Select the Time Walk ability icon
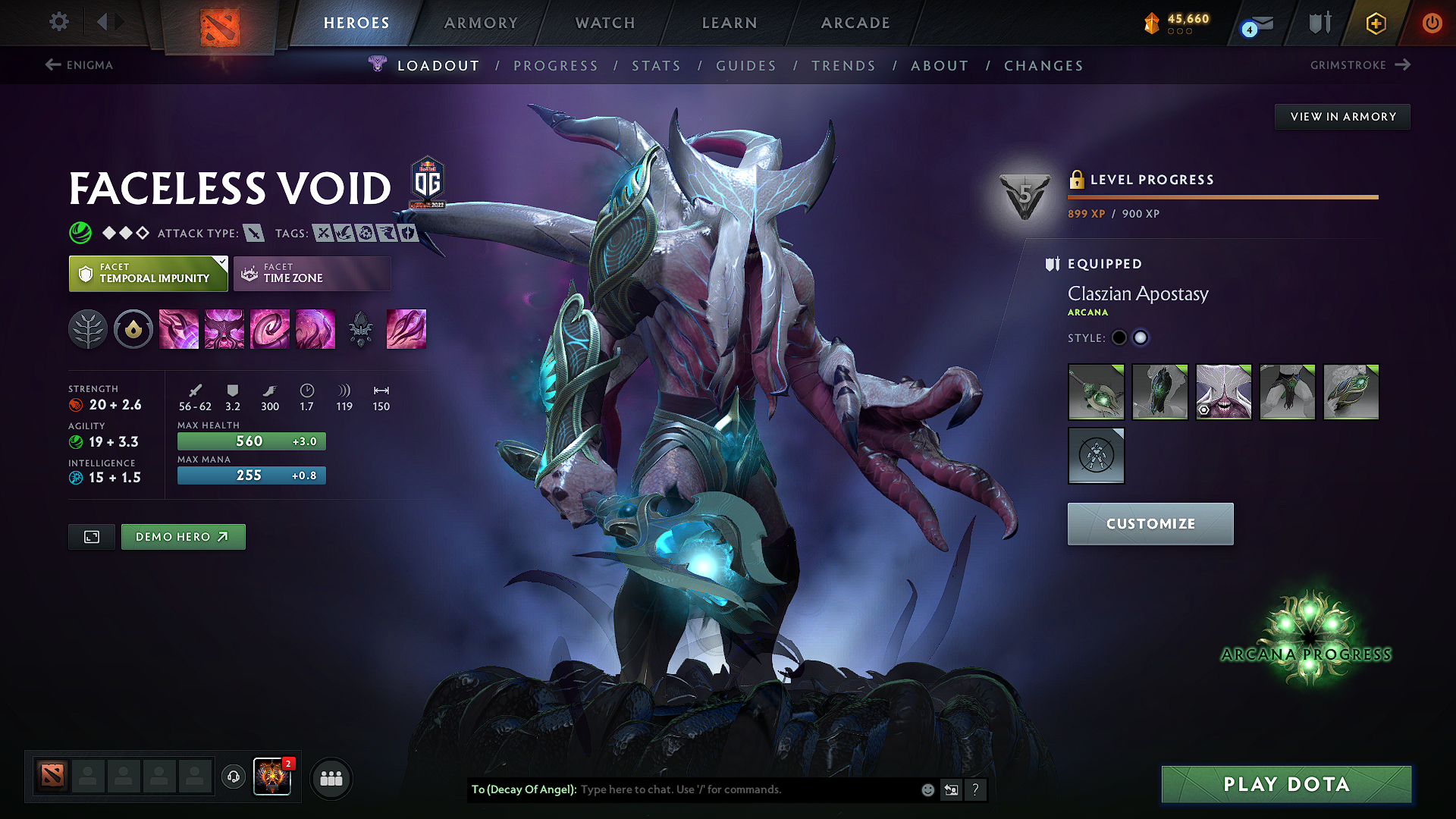Image resolution: width=1456 pixels, height=819 pixels. click(x=179, y=329)
